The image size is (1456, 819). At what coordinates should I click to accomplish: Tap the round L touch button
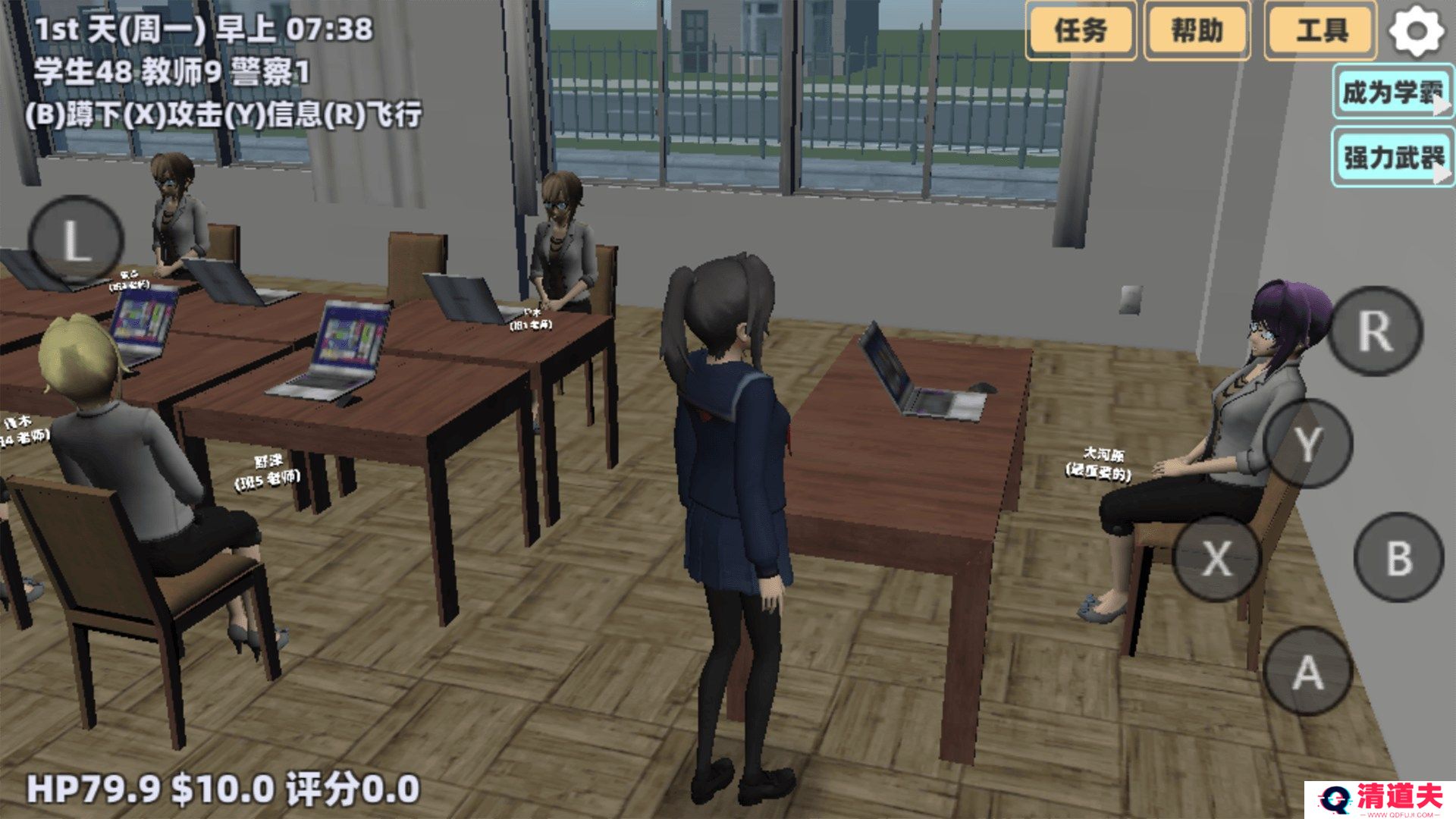click(x=75, y=242)
